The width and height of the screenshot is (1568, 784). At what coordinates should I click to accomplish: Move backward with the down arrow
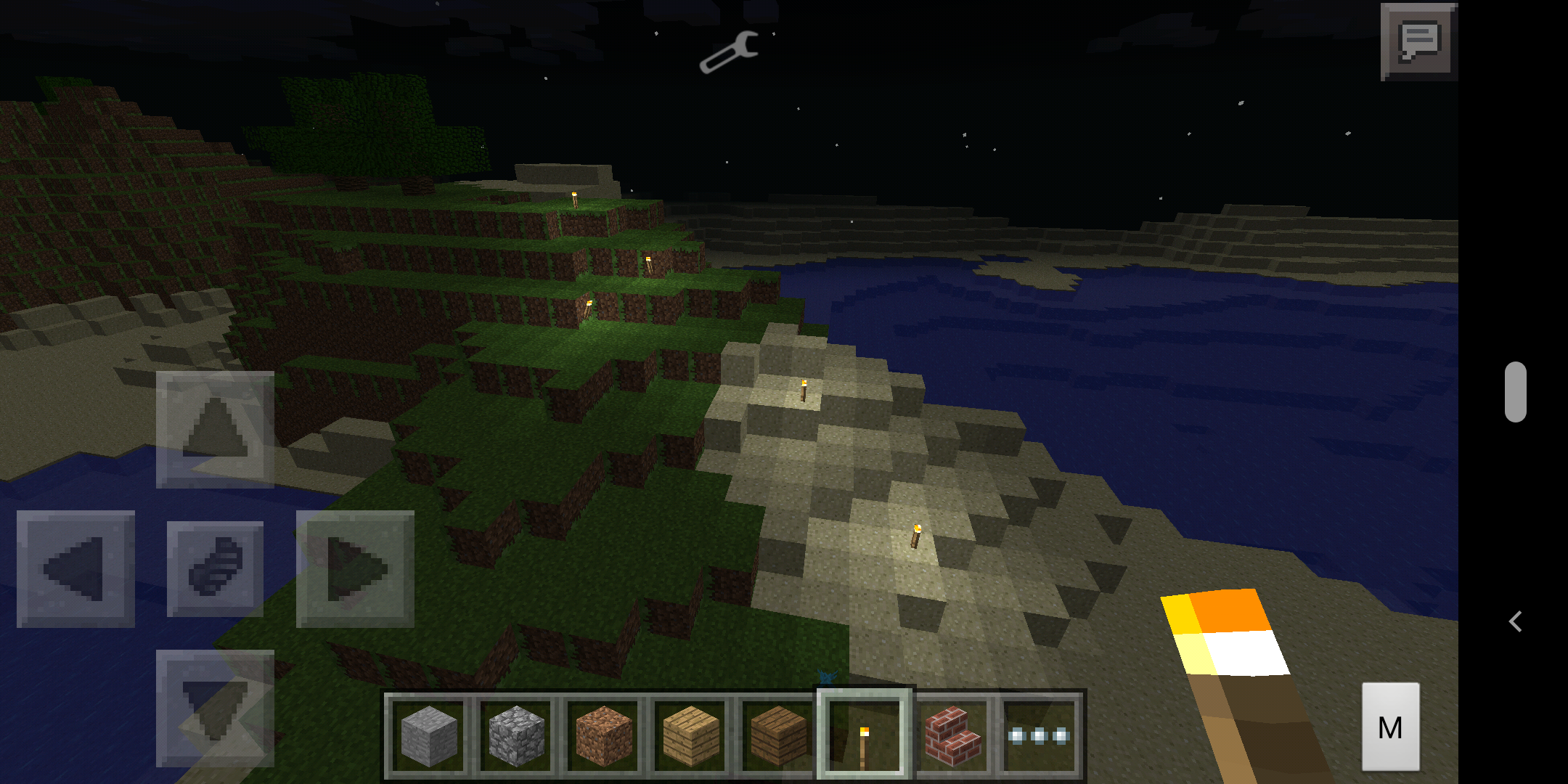click(215, 709)
